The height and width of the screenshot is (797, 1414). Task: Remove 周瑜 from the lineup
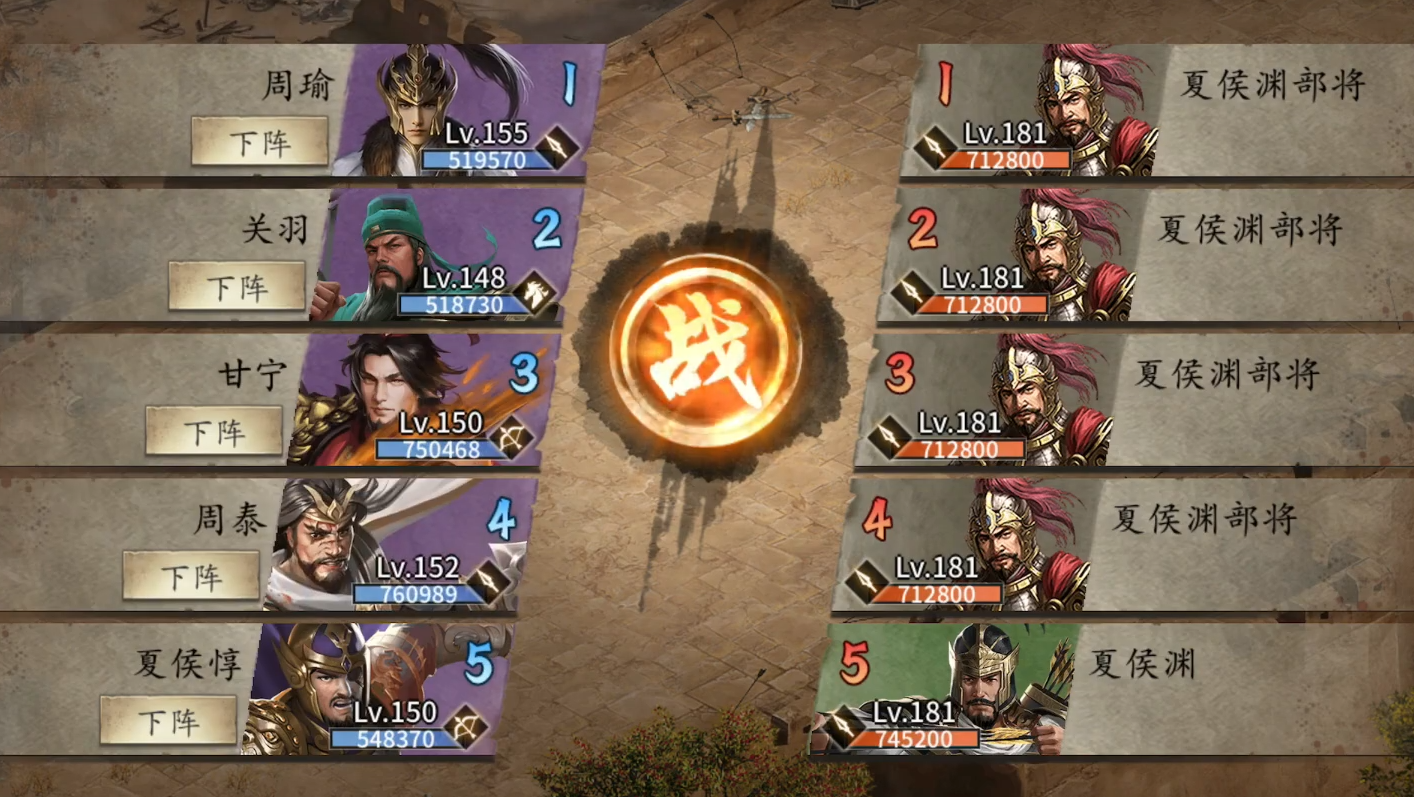(260, 141)
